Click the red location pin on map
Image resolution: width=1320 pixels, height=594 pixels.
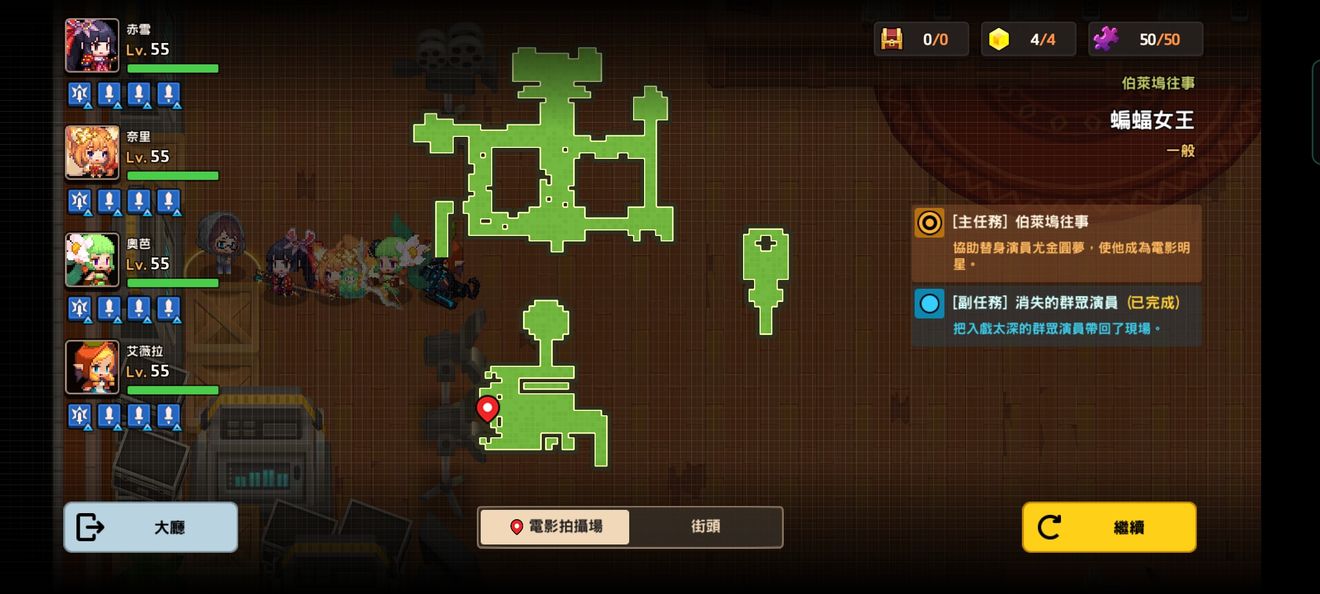[487, 408]
